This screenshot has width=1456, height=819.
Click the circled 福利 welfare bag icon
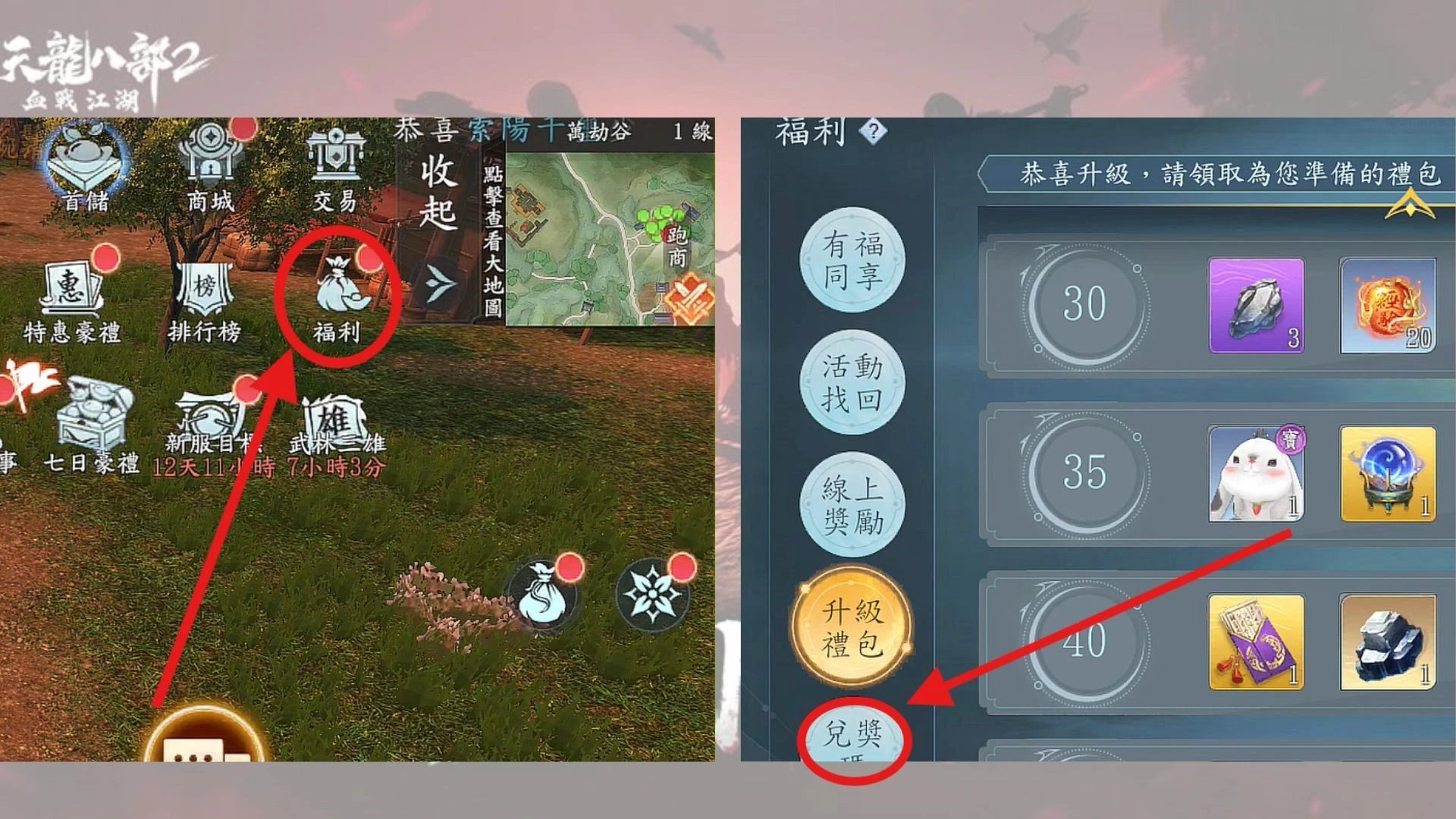pyautogui.click(x=339, y=288)
